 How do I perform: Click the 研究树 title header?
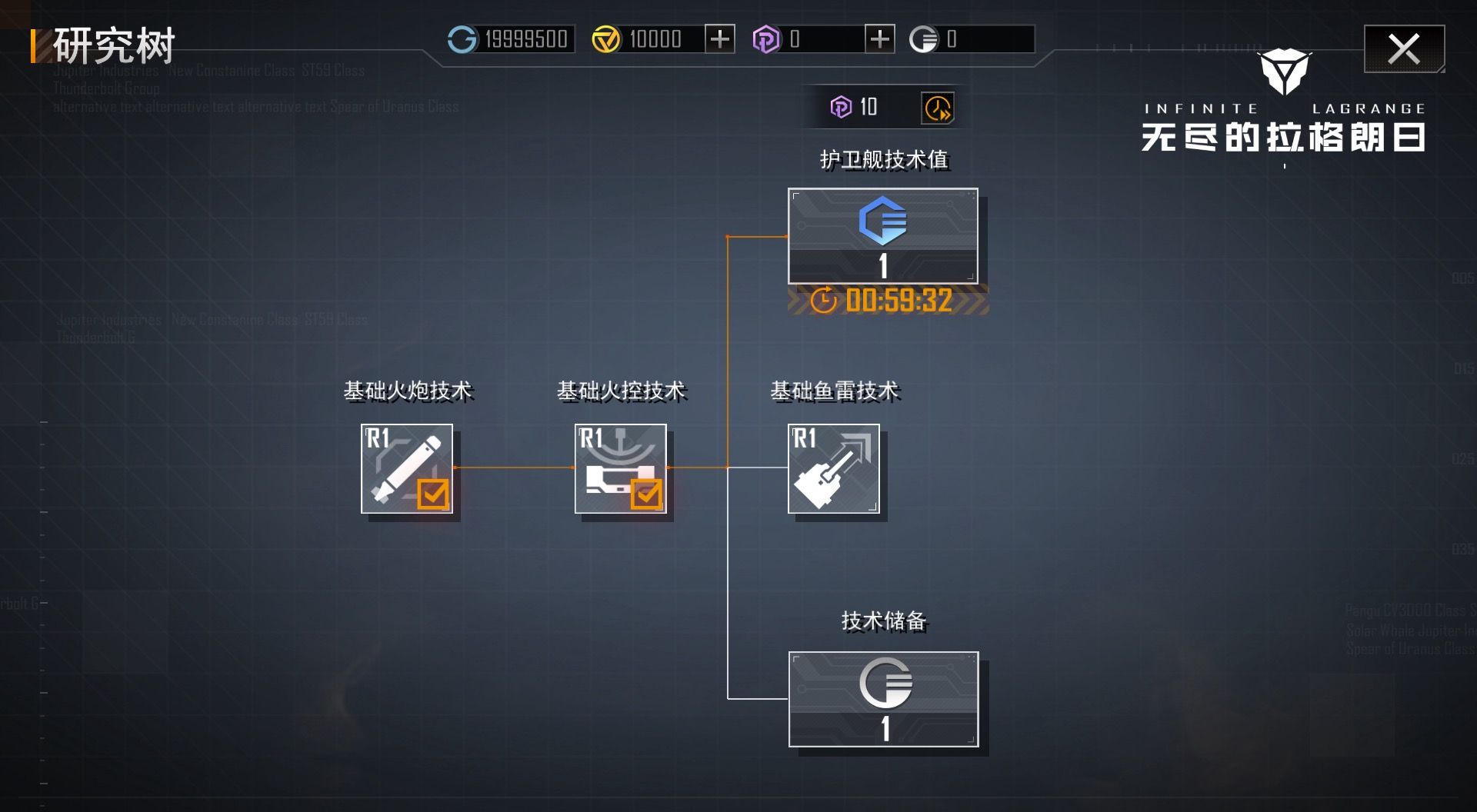[x=112, y=45]
